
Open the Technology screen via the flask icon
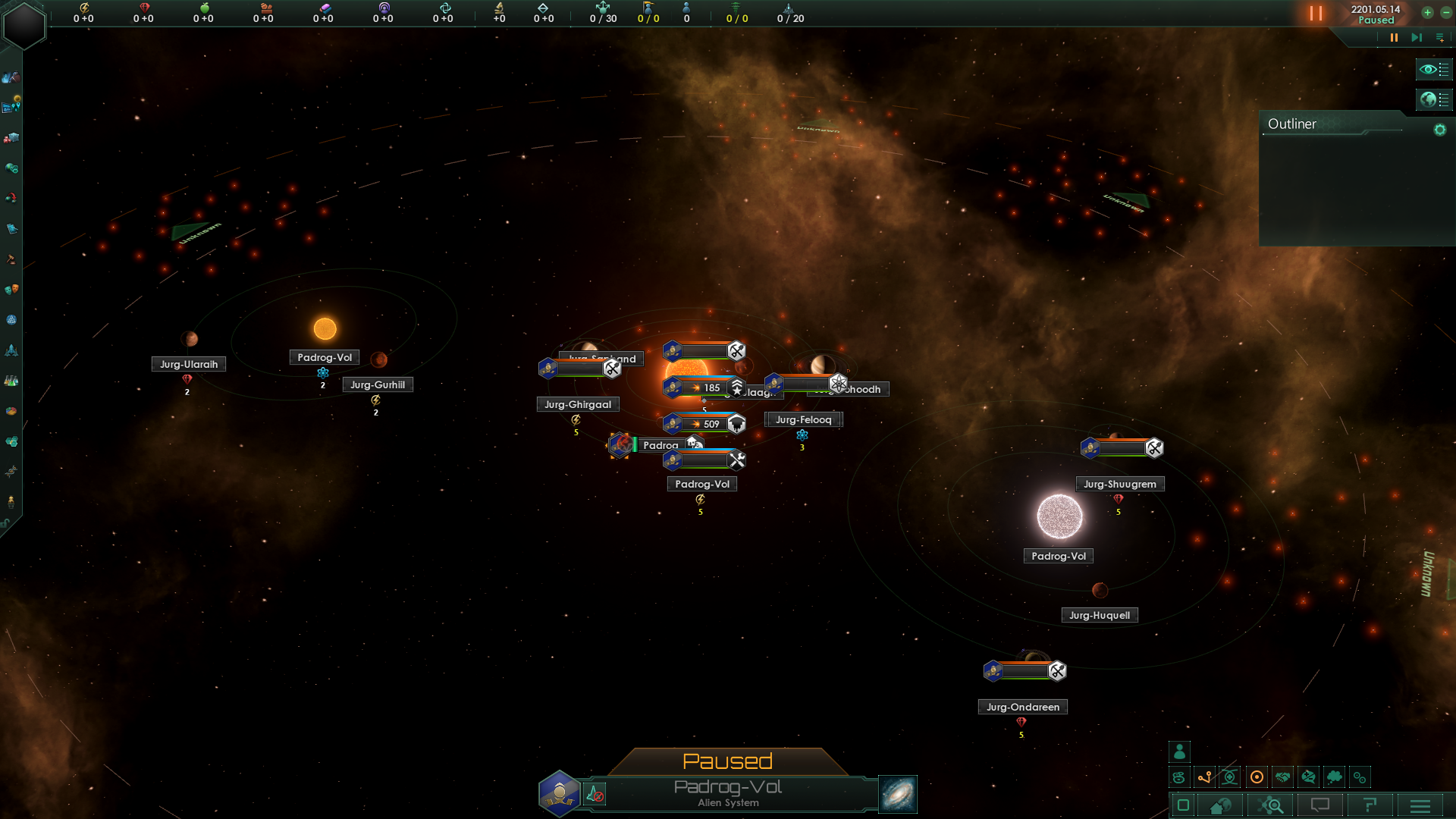(11, 380)
